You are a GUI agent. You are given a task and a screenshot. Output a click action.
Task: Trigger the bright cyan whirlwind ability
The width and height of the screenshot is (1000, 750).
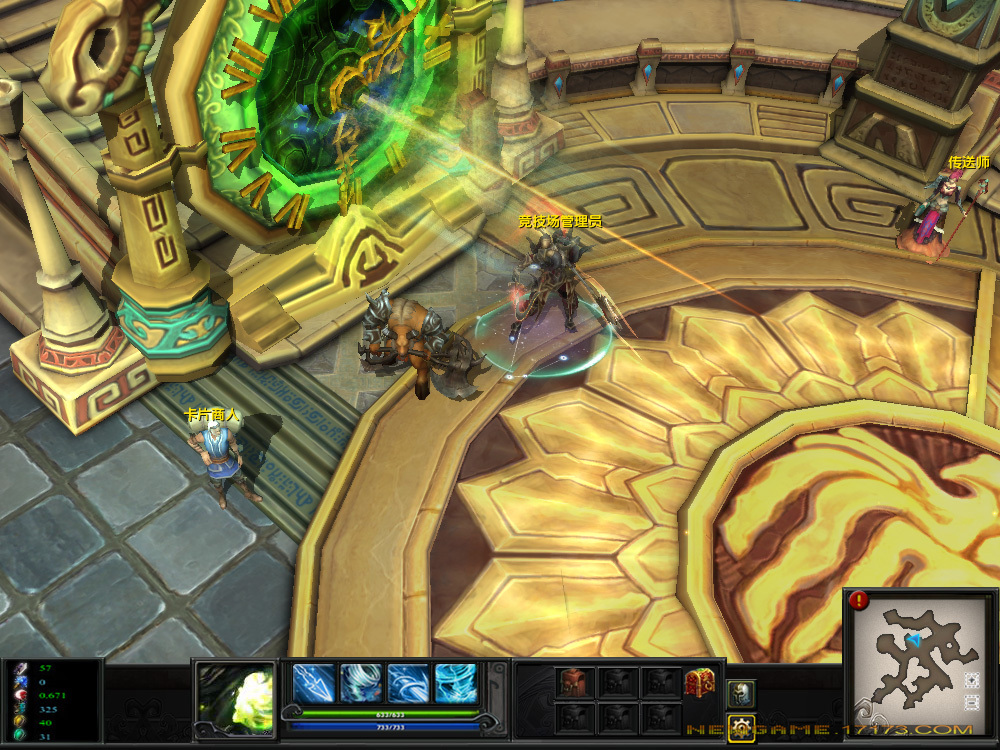[456, 684]
